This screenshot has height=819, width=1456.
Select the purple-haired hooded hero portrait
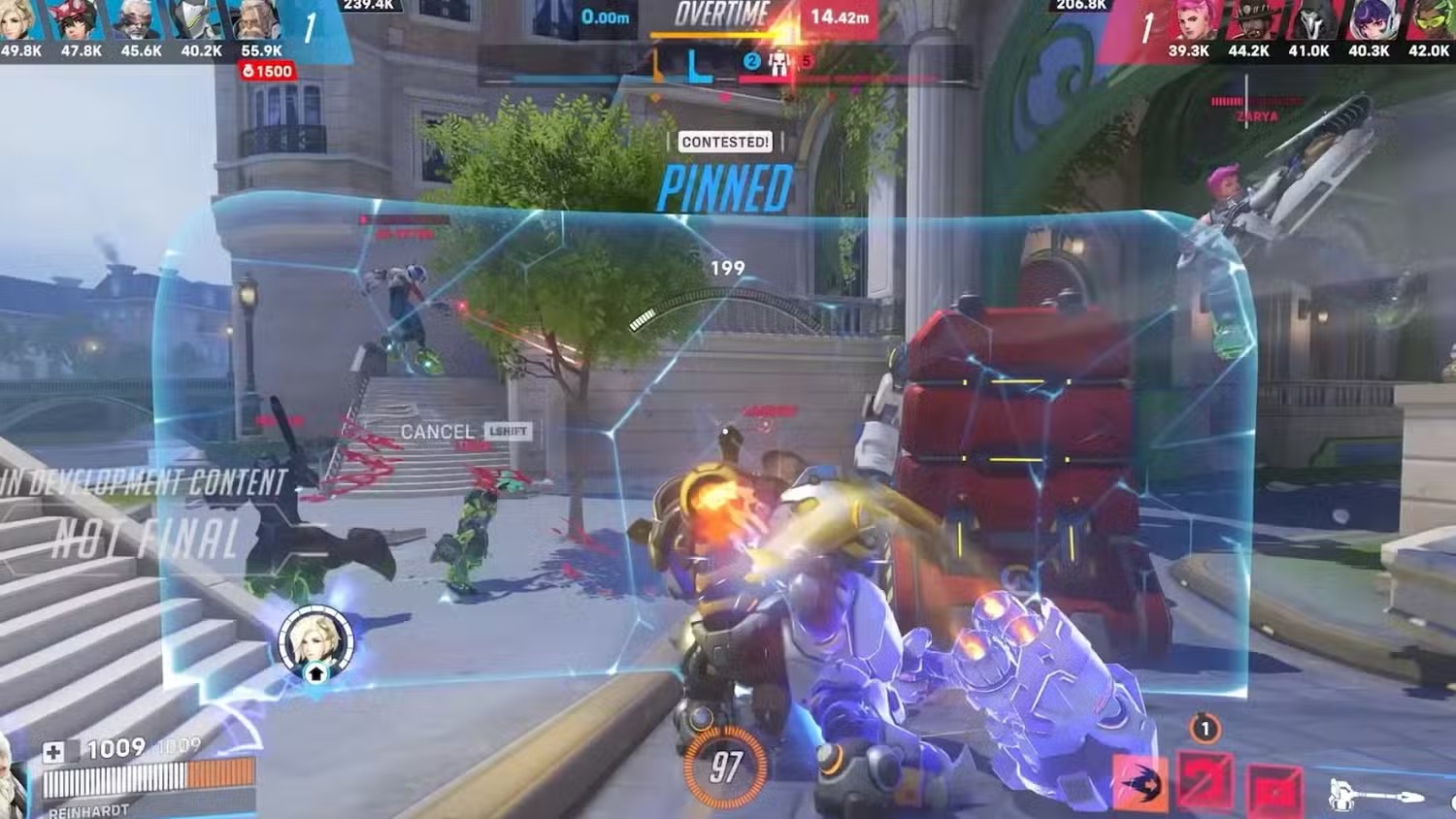click(x=1369, y=21)
